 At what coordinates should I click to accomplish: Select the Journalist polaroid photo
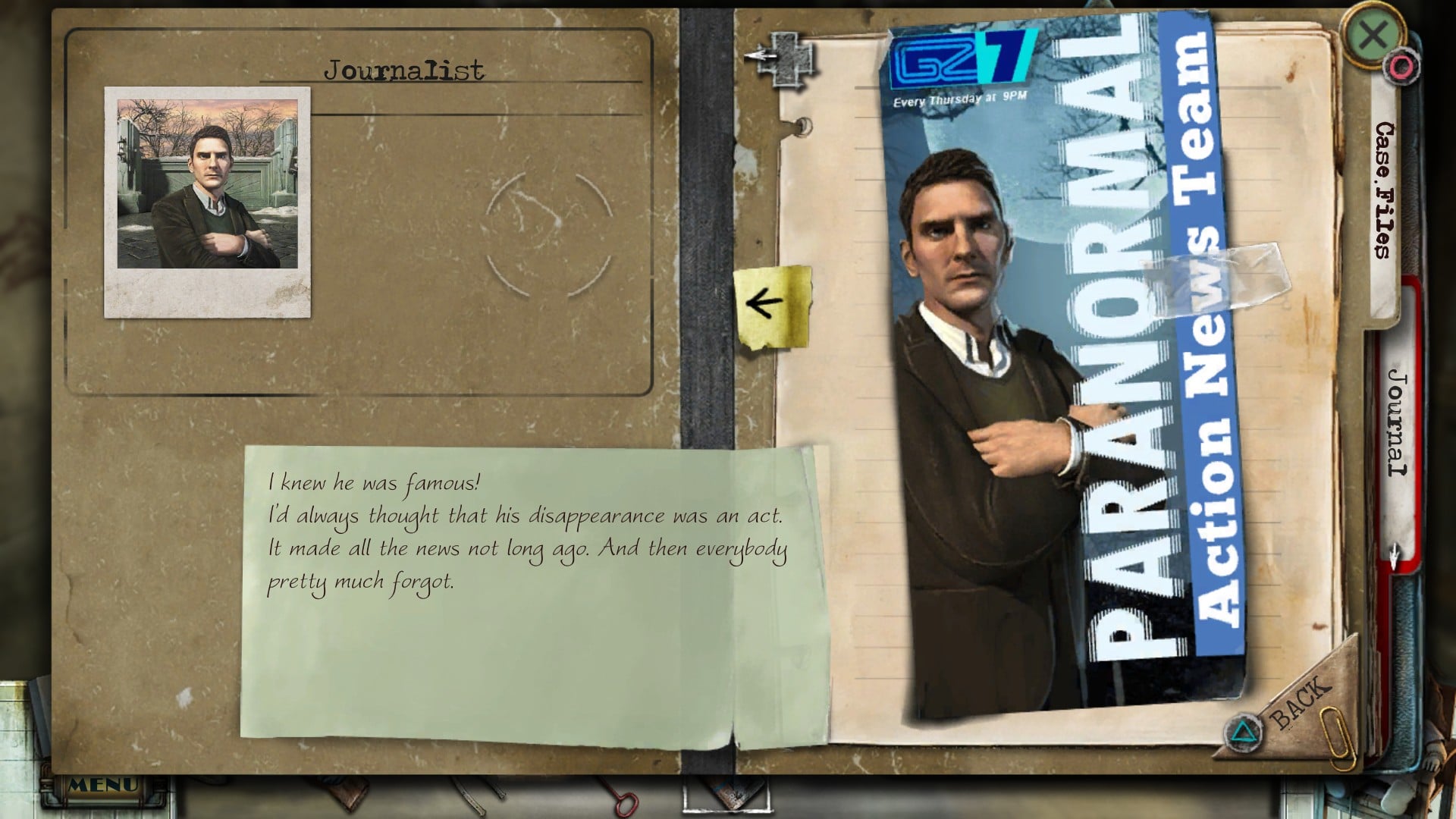(207, 201)
